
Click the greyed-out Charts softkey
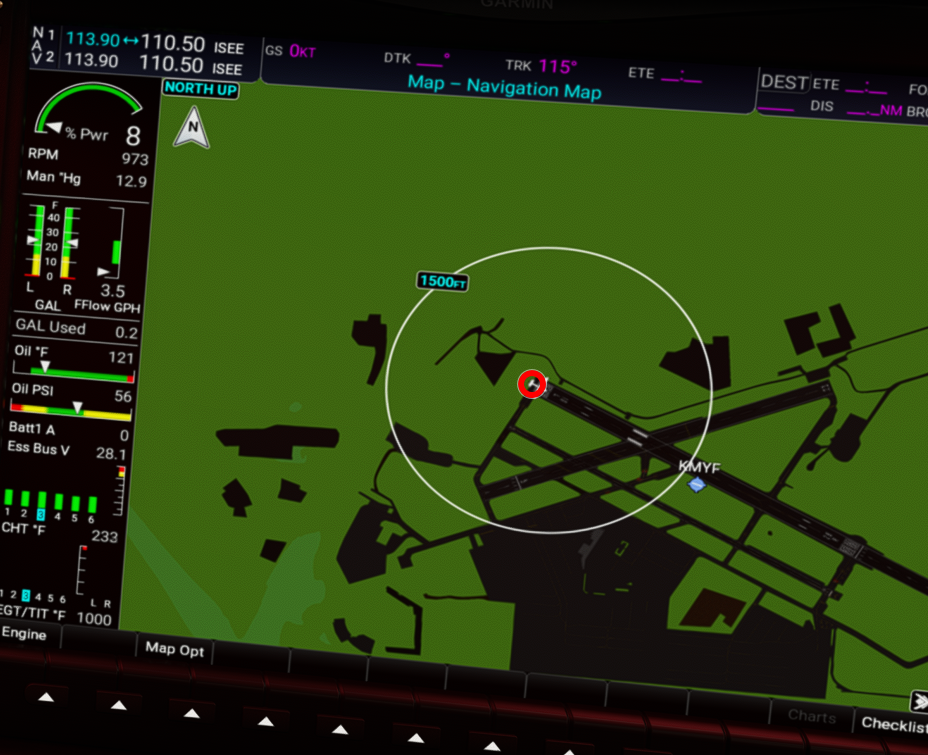(811, 716)
